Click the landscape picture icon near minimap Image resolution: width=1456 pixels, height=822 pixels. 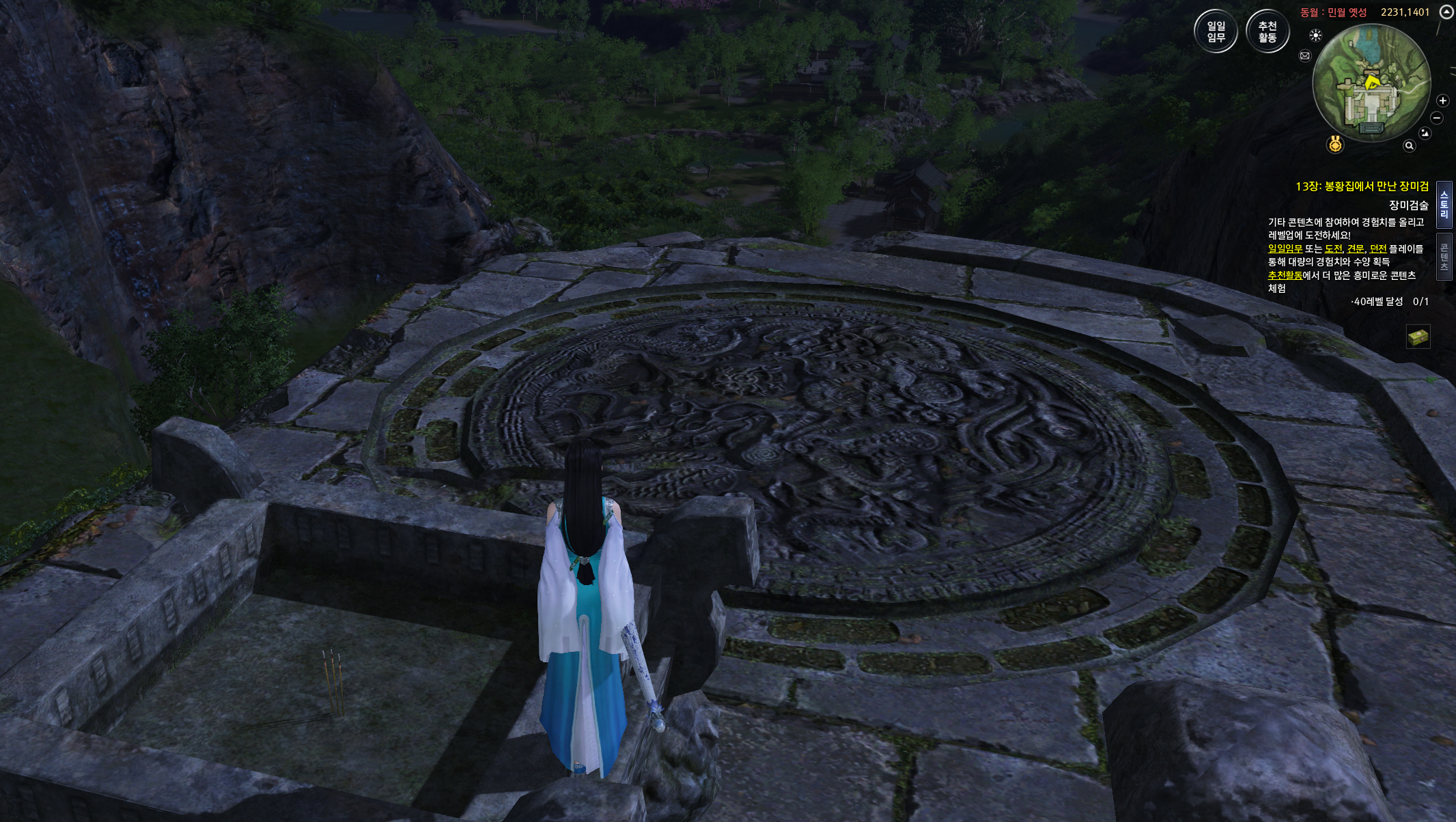click(1425, 133)
